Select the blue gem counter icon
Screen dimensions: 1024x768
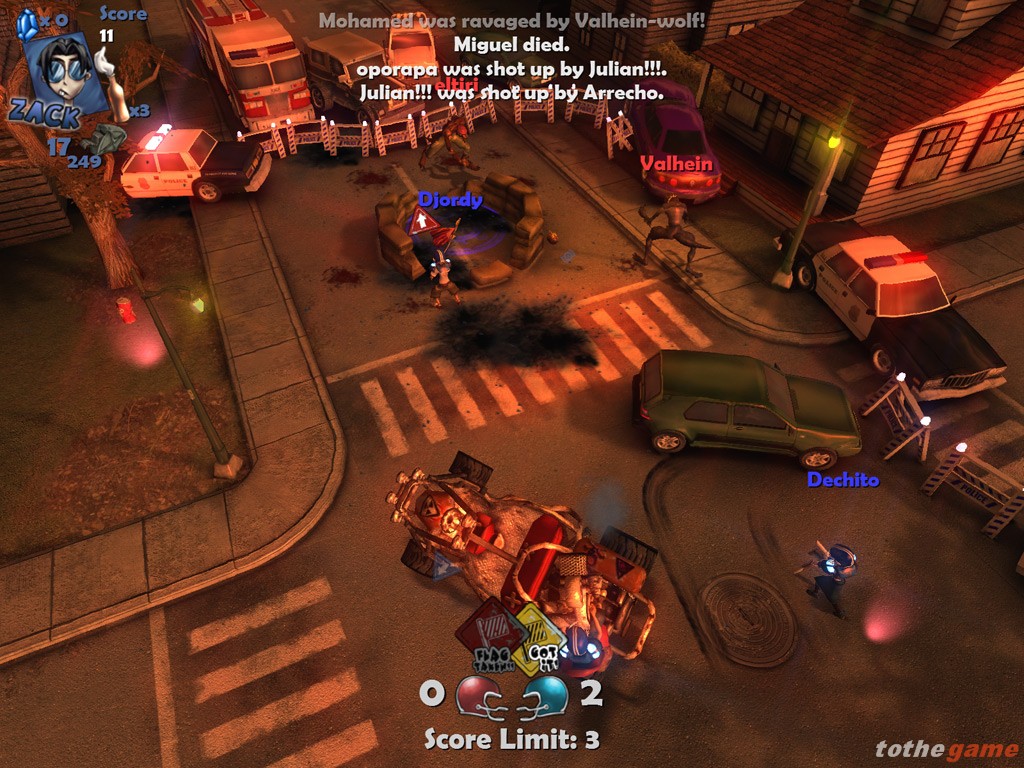click(26, 22)
